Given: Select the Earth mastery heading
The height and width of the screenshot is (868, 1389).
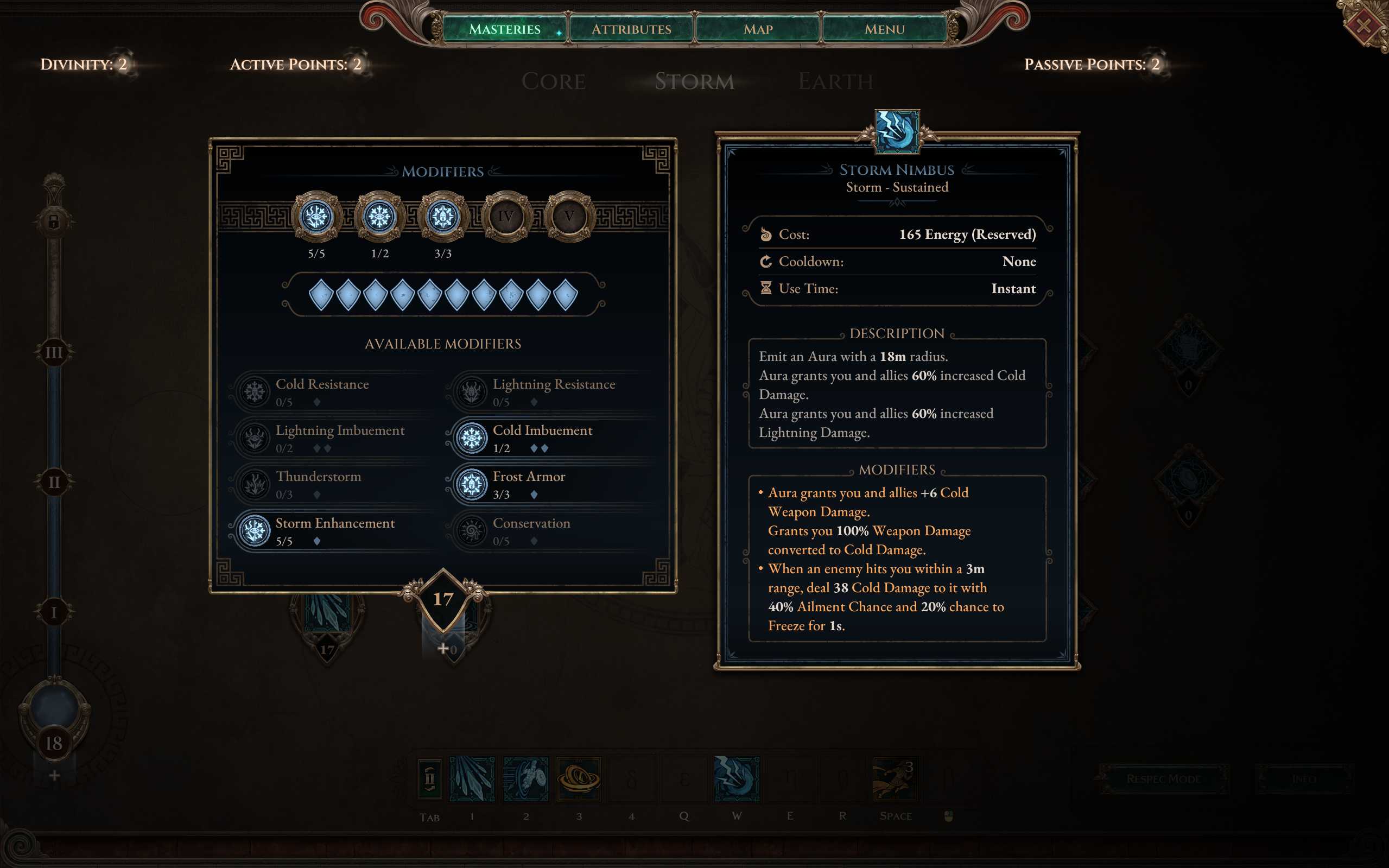Looking at the screenshot, I should (836, 81).
